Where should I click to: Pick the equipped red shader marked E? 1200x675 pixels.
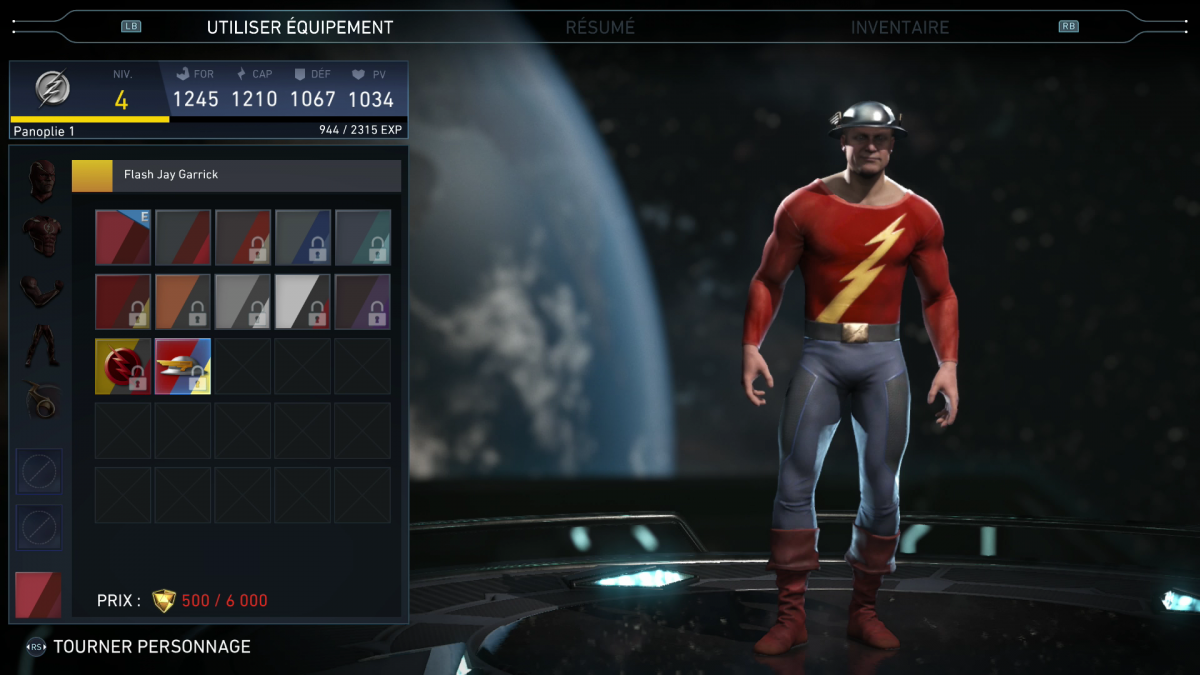coord(123,237)
